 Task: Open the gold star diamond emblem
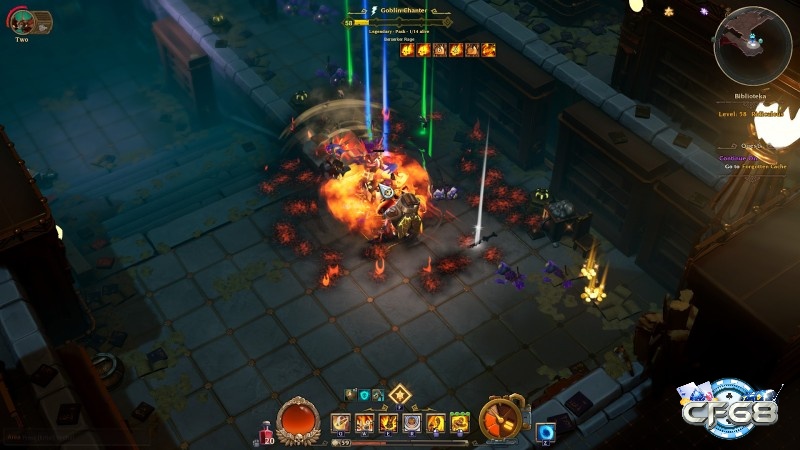399,394
